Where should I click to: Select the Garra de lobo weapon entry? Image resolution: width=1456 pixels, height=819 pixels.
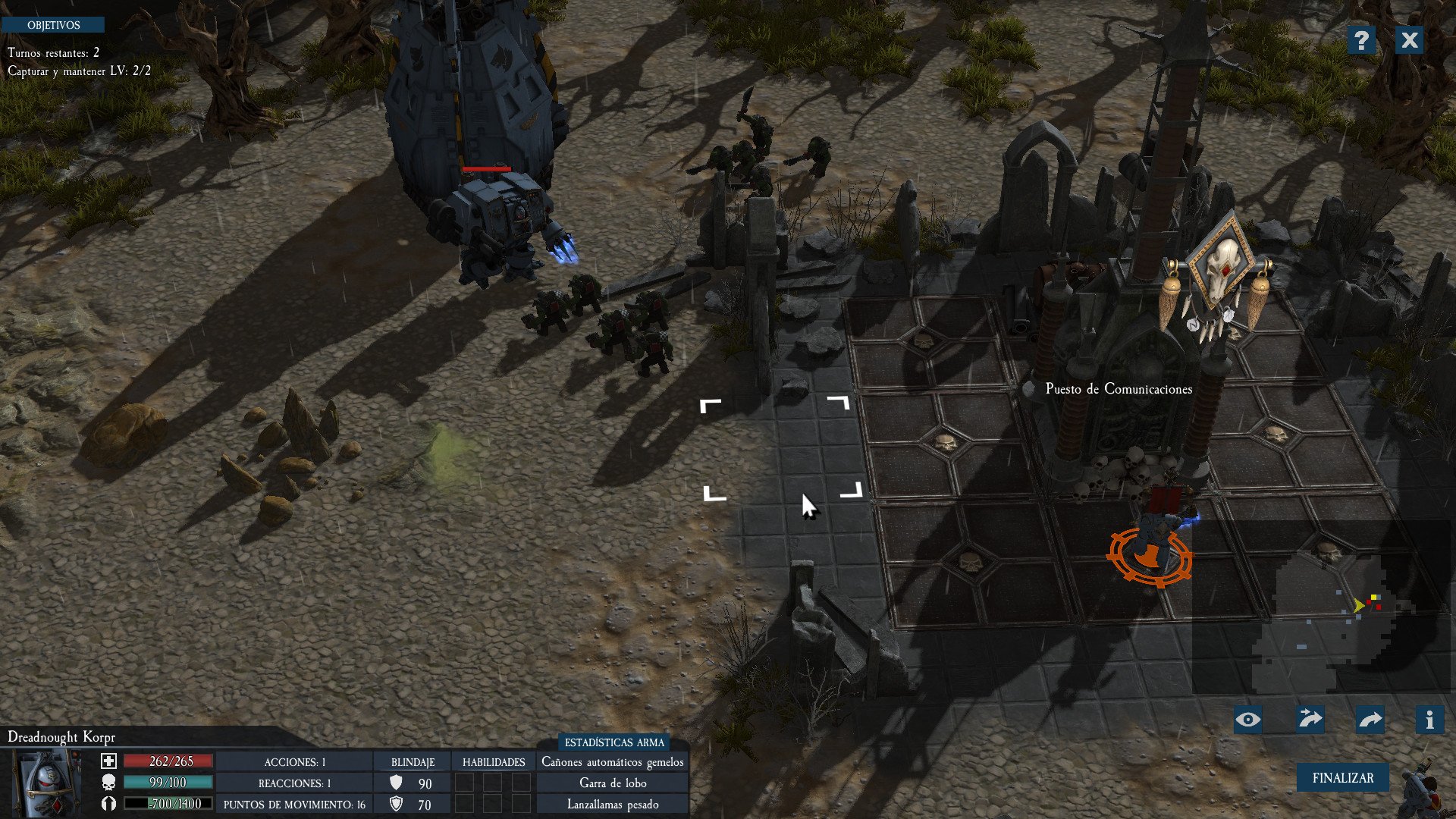tap(614, 783)
